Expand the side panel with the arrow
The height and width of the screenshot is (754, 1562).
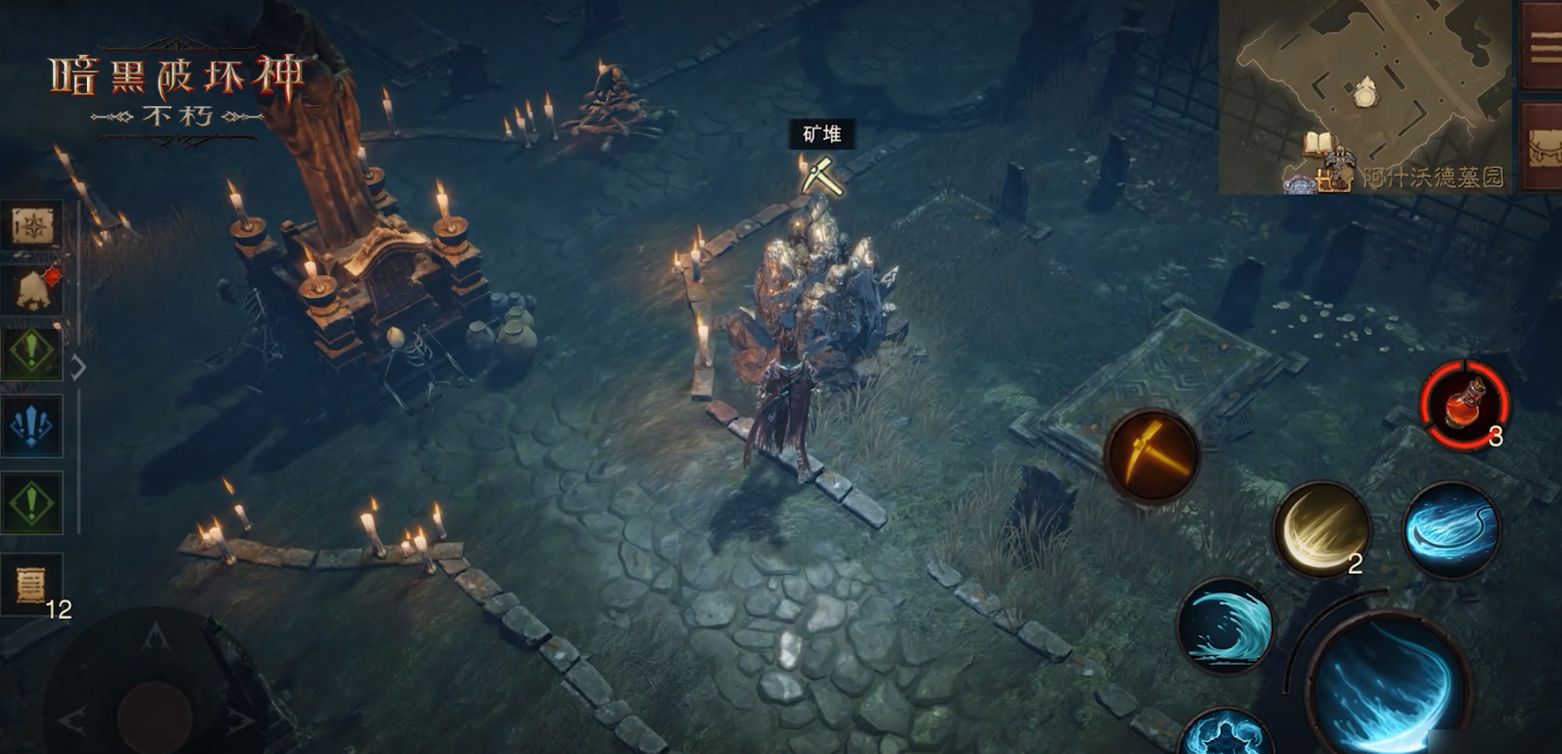[79, 368]
